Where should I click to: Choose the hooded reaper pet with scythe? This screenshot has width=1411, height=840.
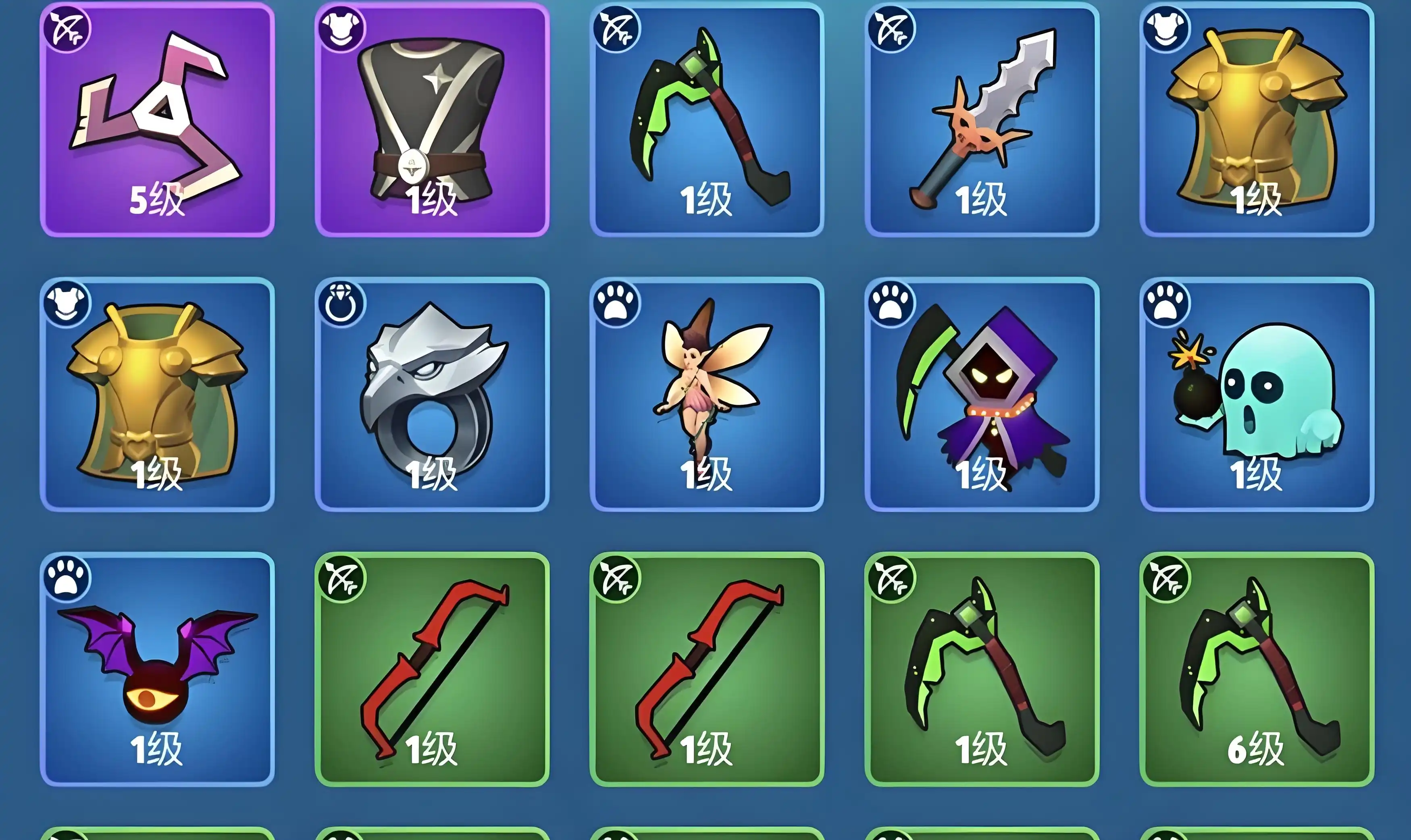tap(981, 394)
